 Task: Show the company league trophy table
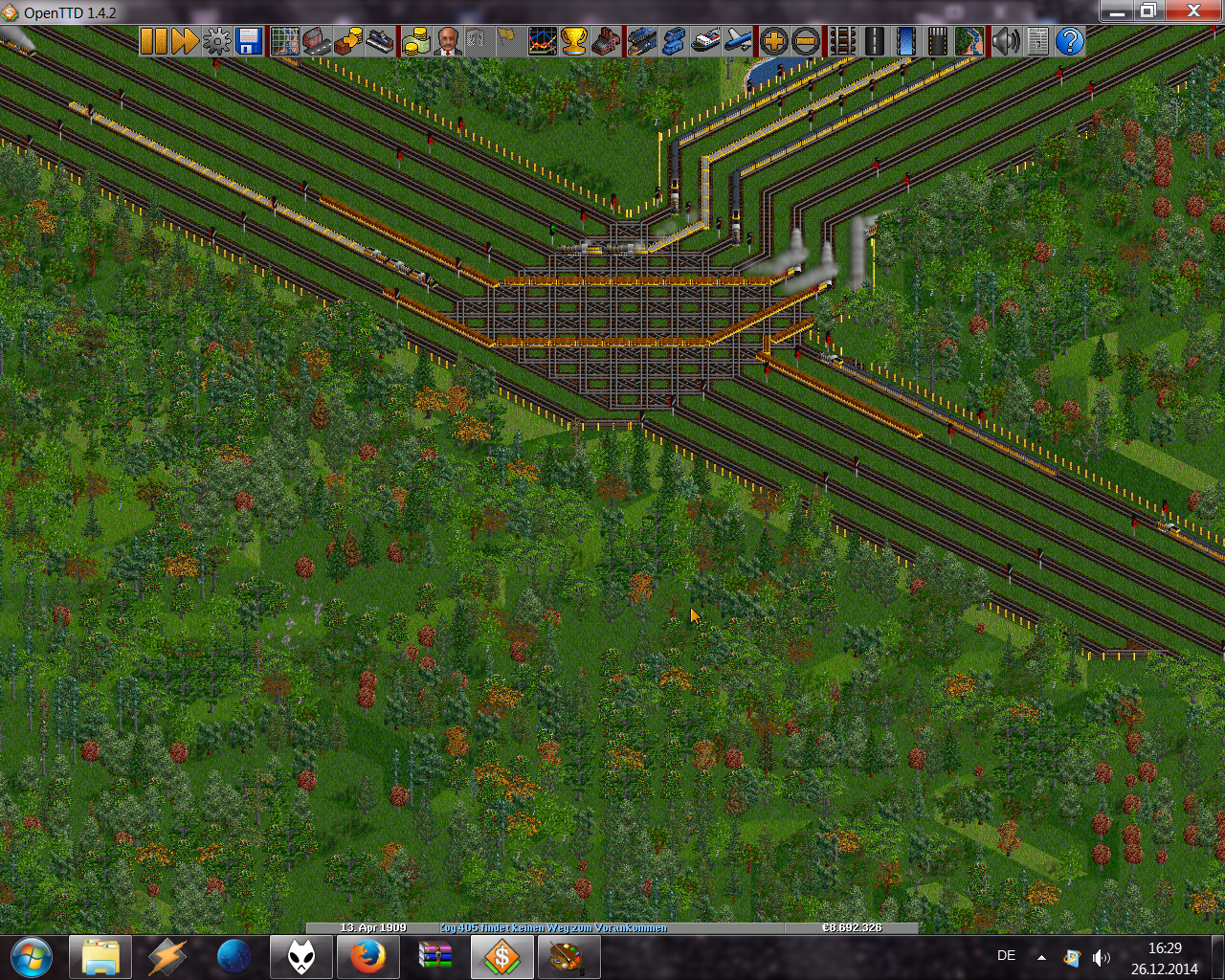click(x=574, y=41)
